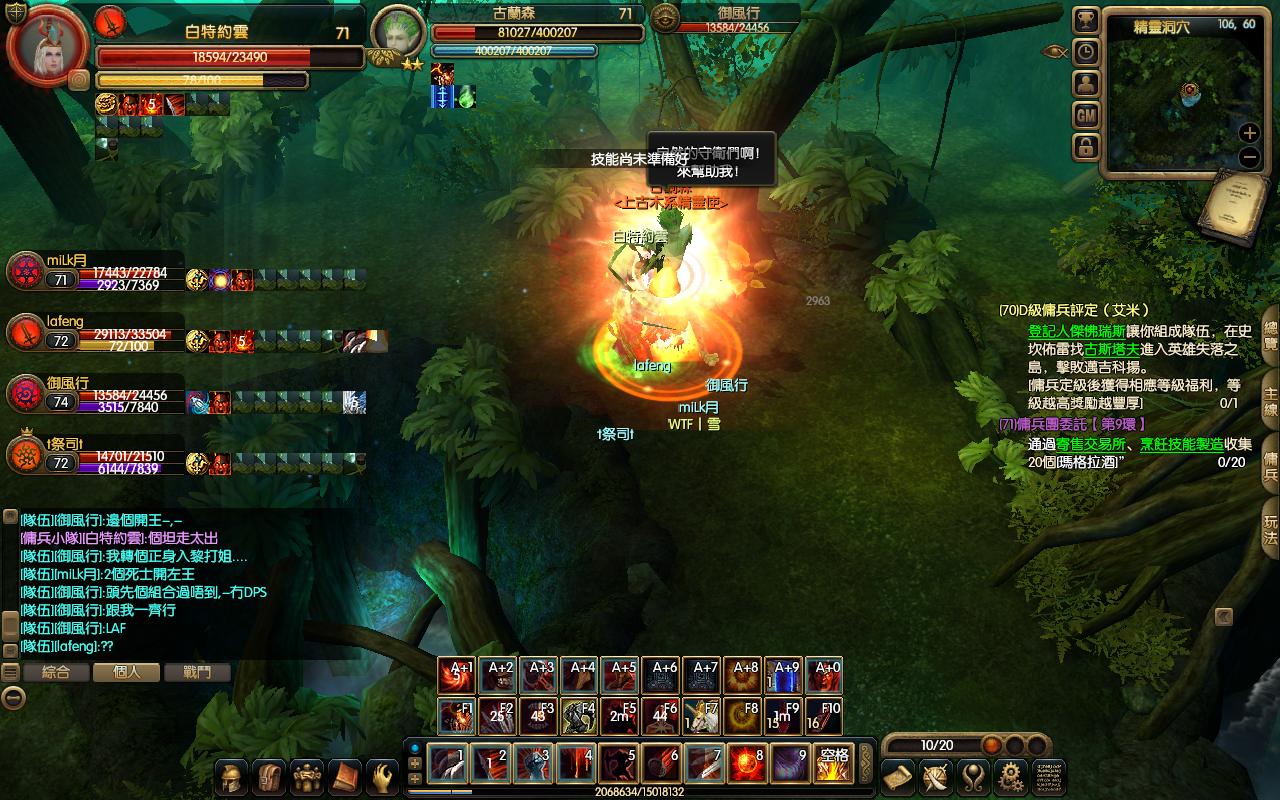Switch to the 戰鬥 chat tab
1280x800 pixels.
click(198, 672)
